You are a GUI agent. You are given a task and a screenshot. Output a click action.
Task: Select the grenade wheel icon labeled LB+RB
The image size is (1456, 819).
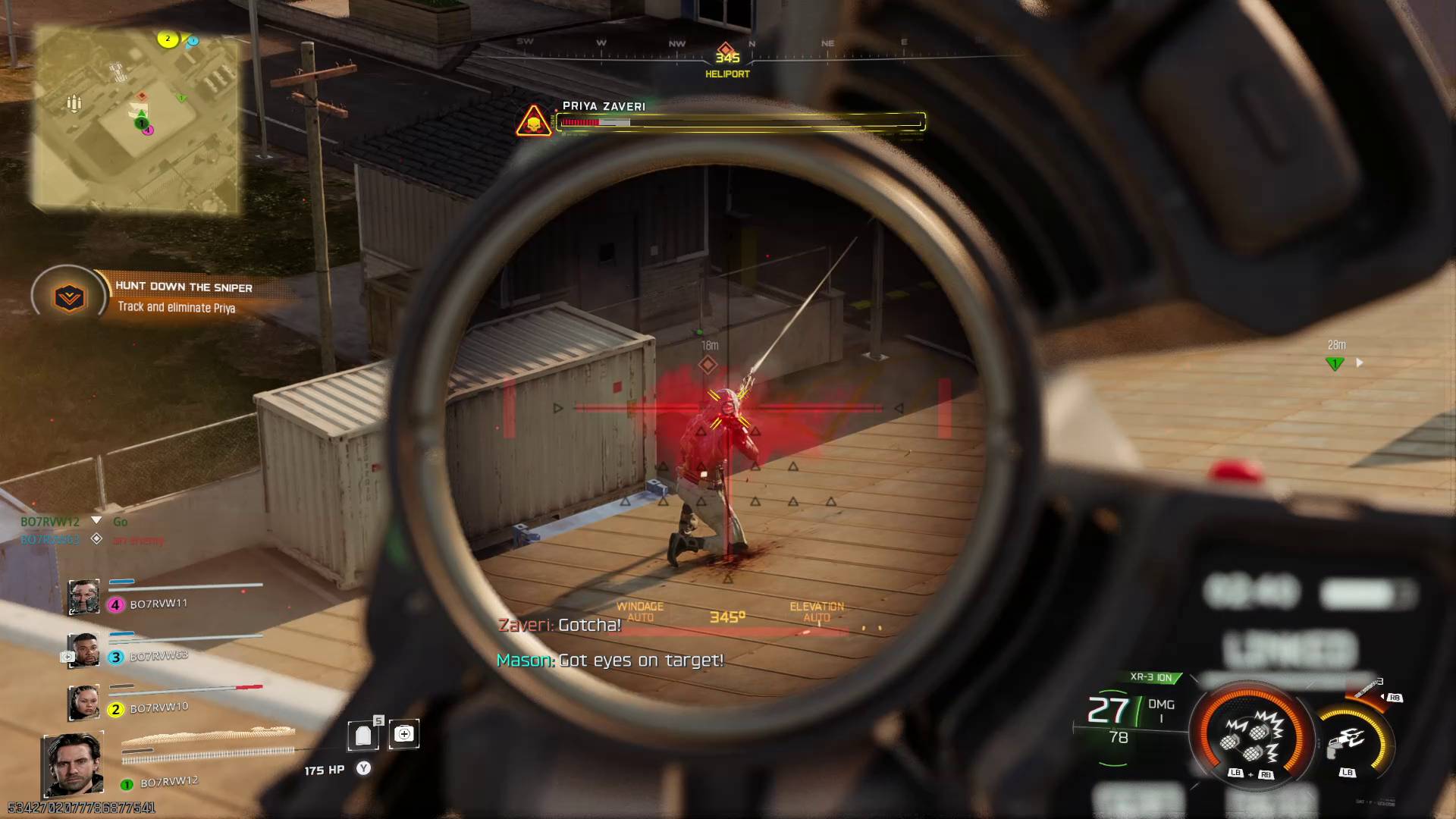[1250, 739]
